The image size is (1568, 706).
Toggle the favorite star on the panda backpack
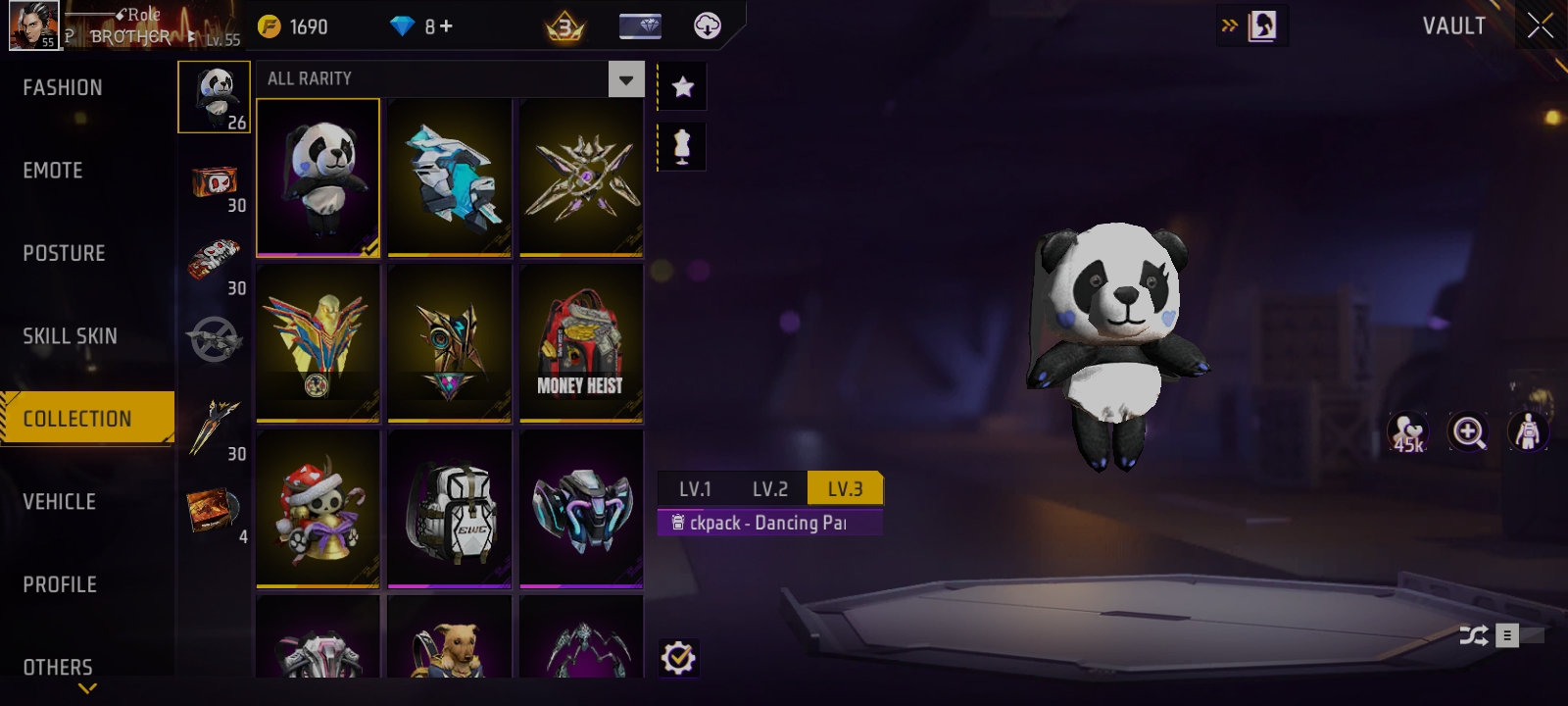(x=681, y=86)
